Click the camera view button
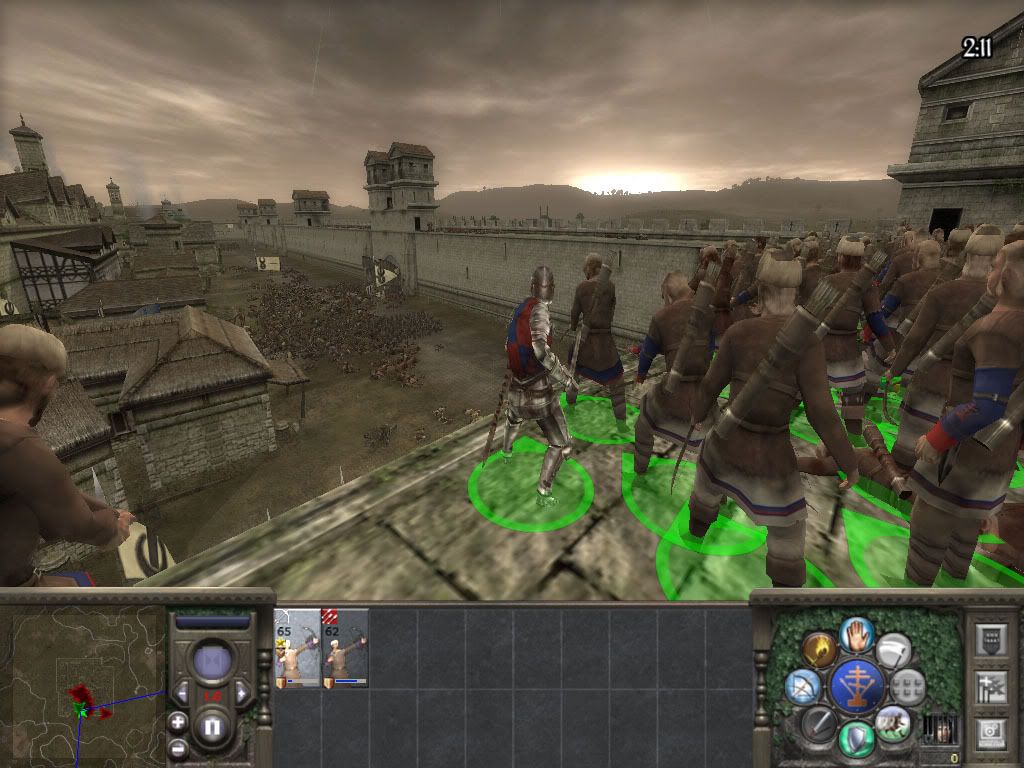Image resolution: width=1024 pixels, height=768 pixels. 990,732
